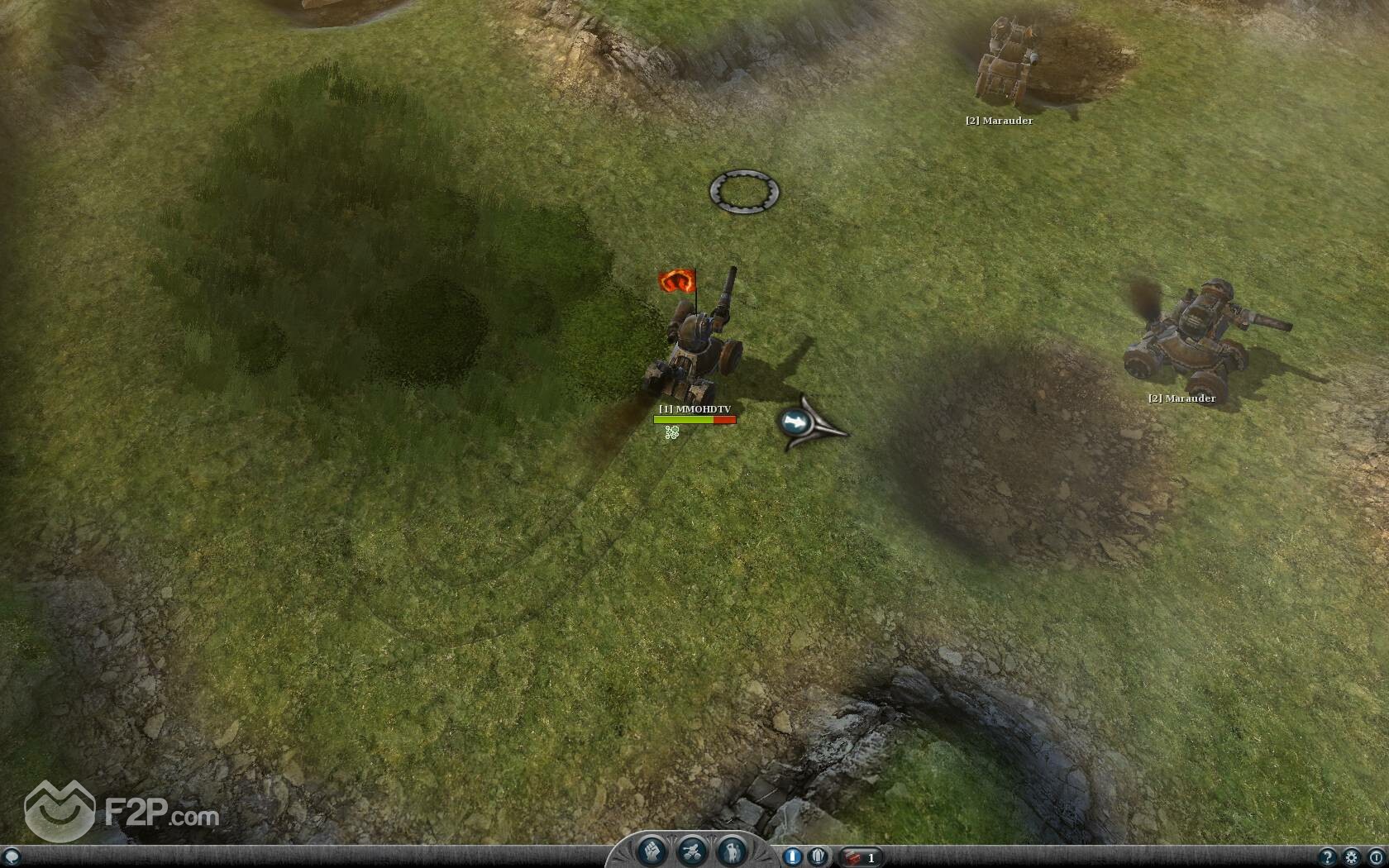Open the question mark help button
The image size is (1389, 868).
(1327, 857)
